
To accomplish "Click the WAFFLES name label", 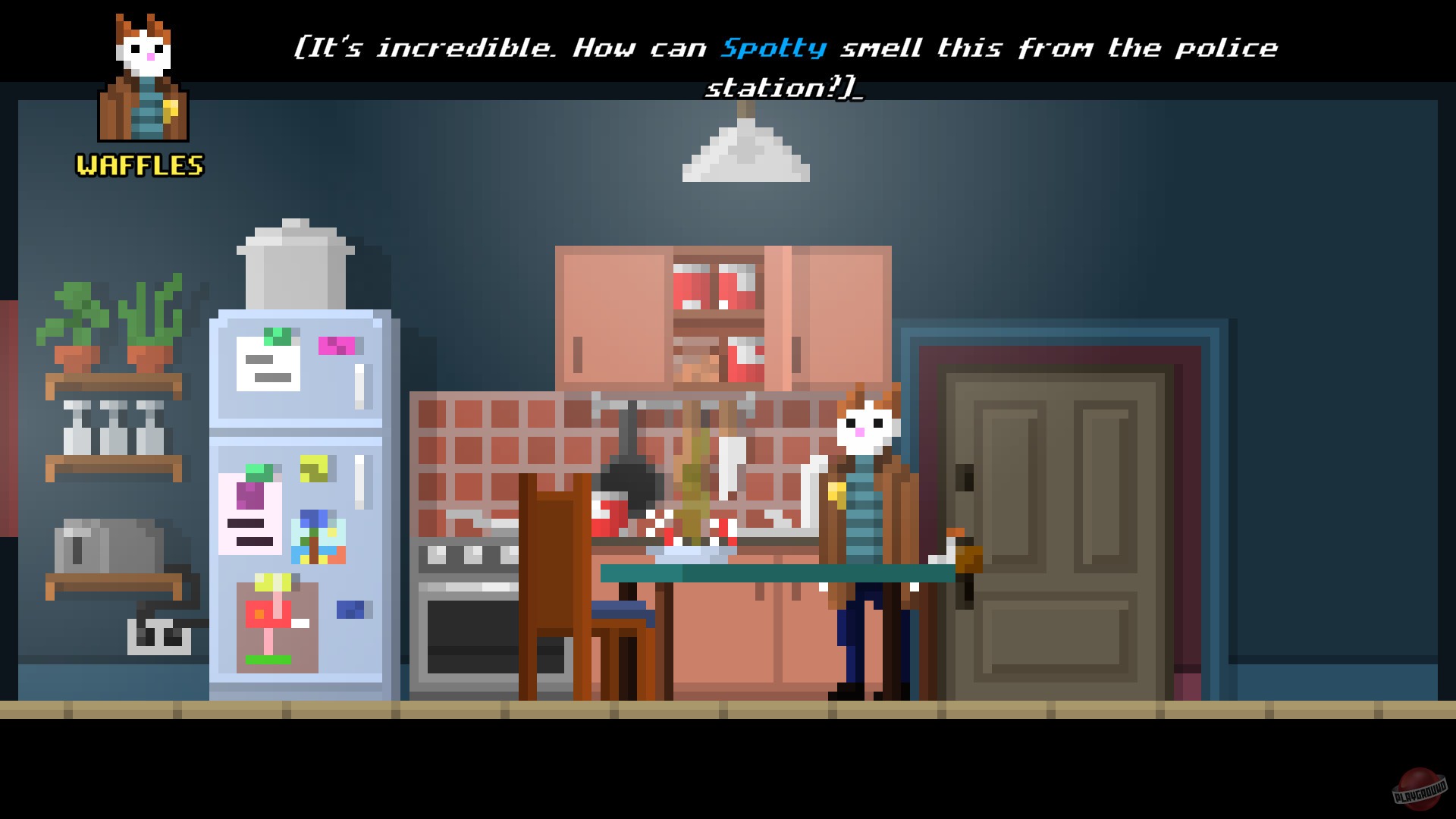I will pyautogui.click(x=139, y=165).
